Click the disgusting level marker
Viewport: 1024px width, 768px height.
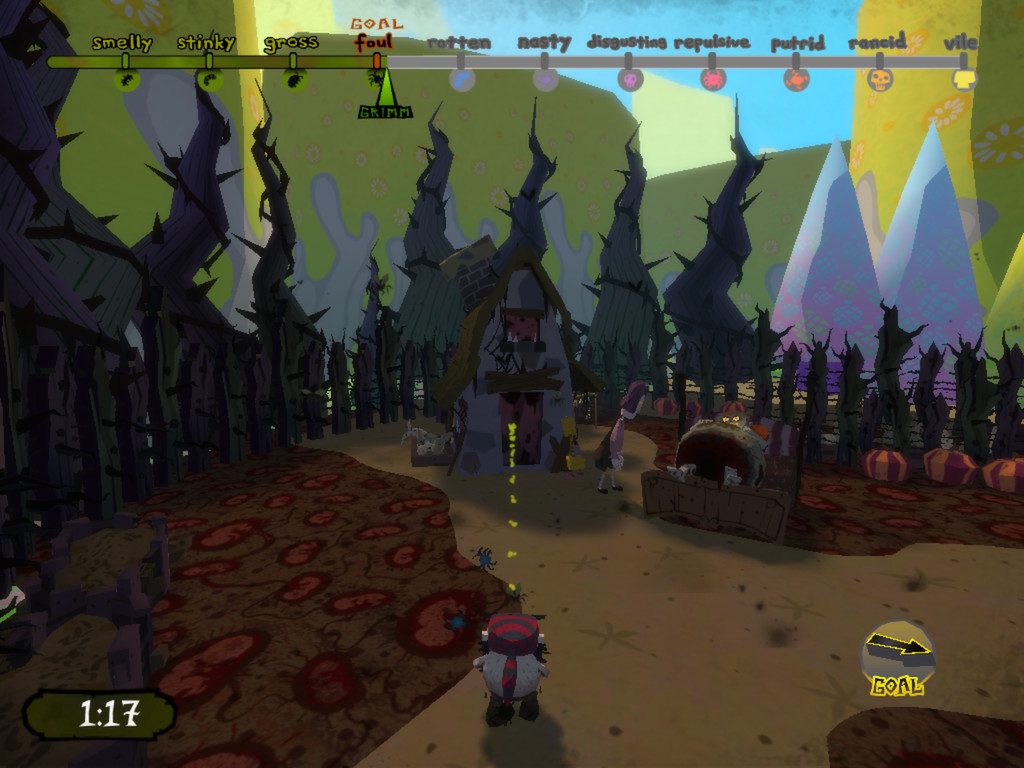pyautogui.click(x=630, y=78)
